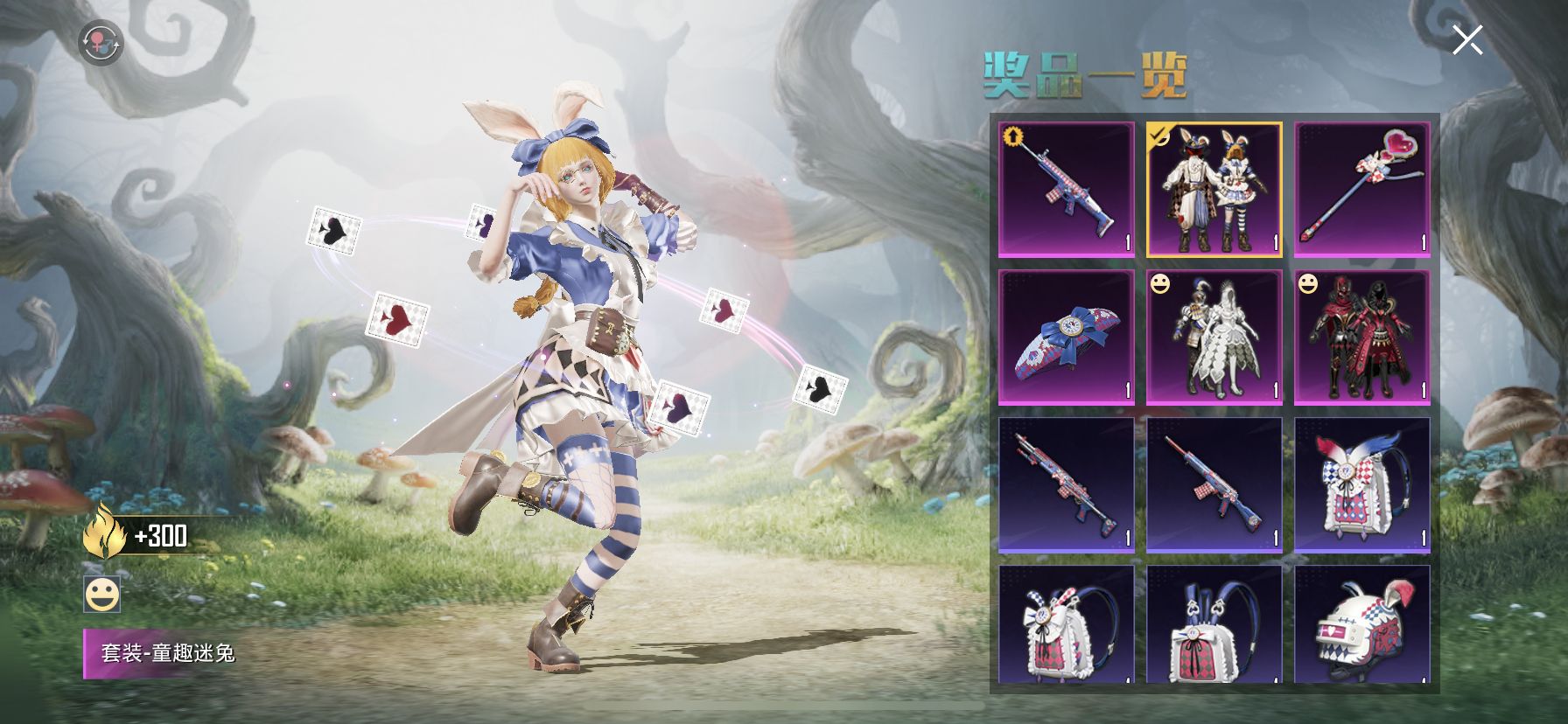Preview the backpack with large white bow
Viewport: 1568px width, 724px height.
tap(1066, 624)
